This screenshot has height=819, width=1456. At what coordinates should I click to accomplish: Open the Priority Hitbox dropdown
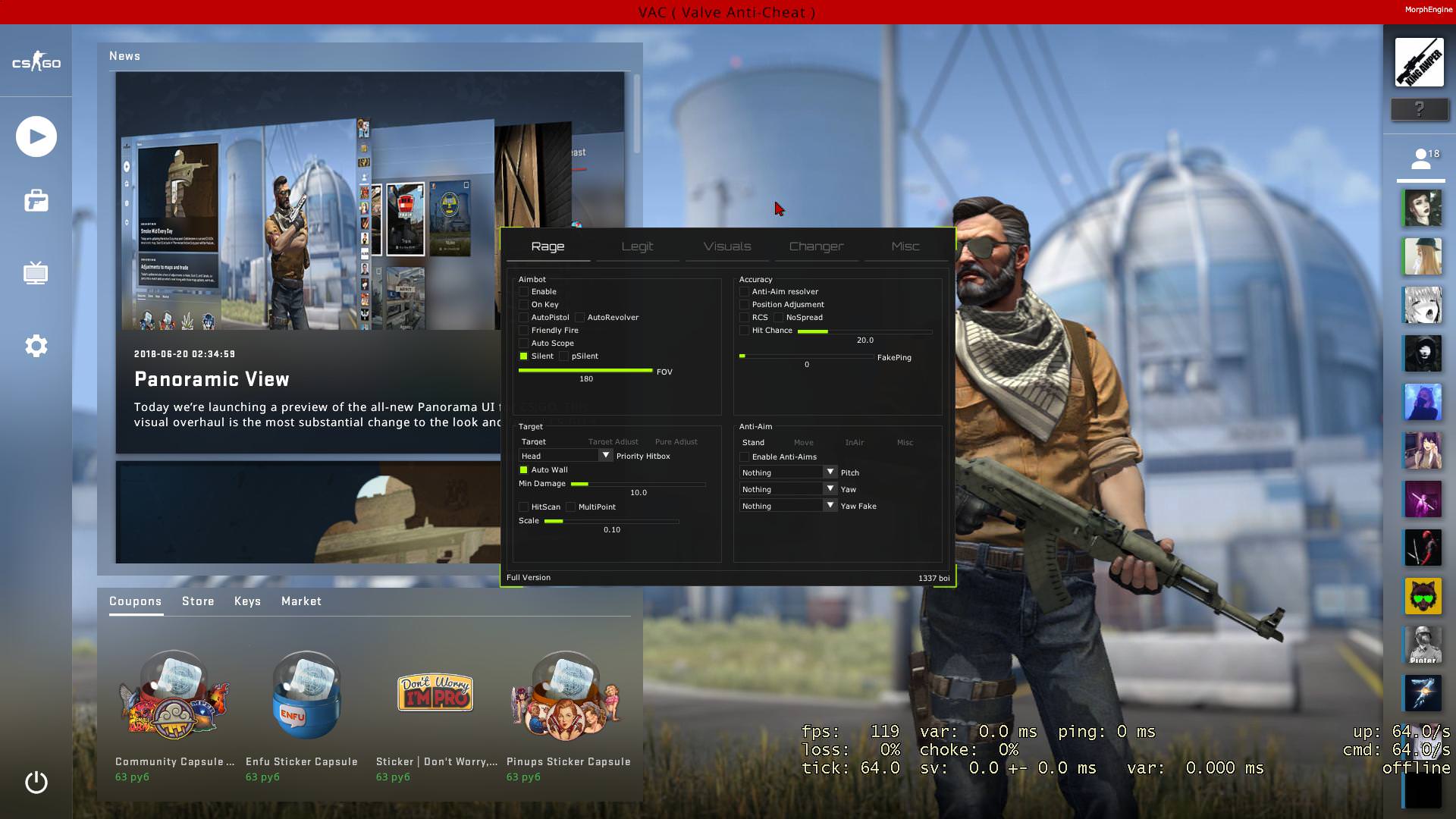[604, 456]
